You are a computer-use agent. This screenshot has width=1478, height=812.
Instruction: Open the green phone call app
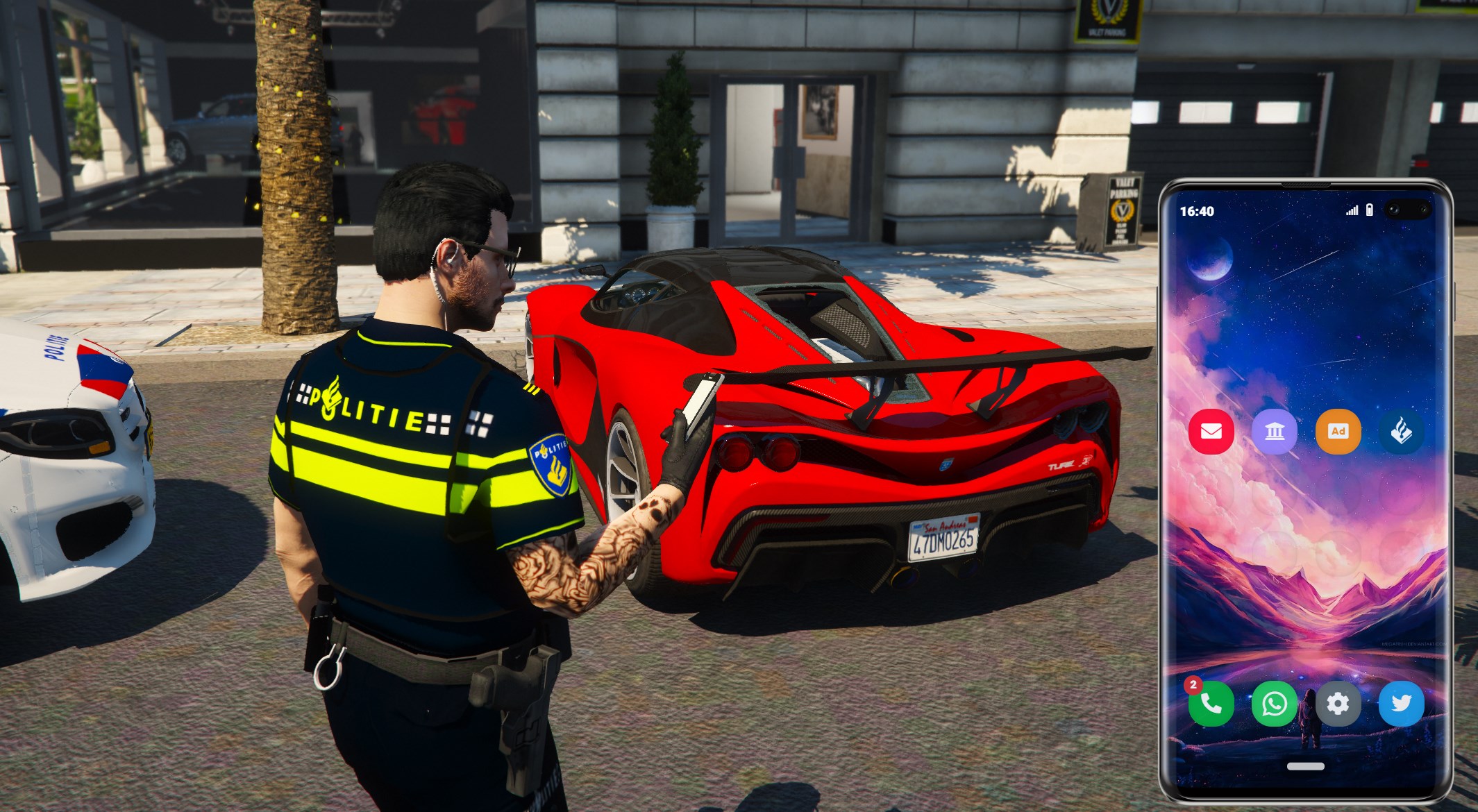[x=1211, y=704]
